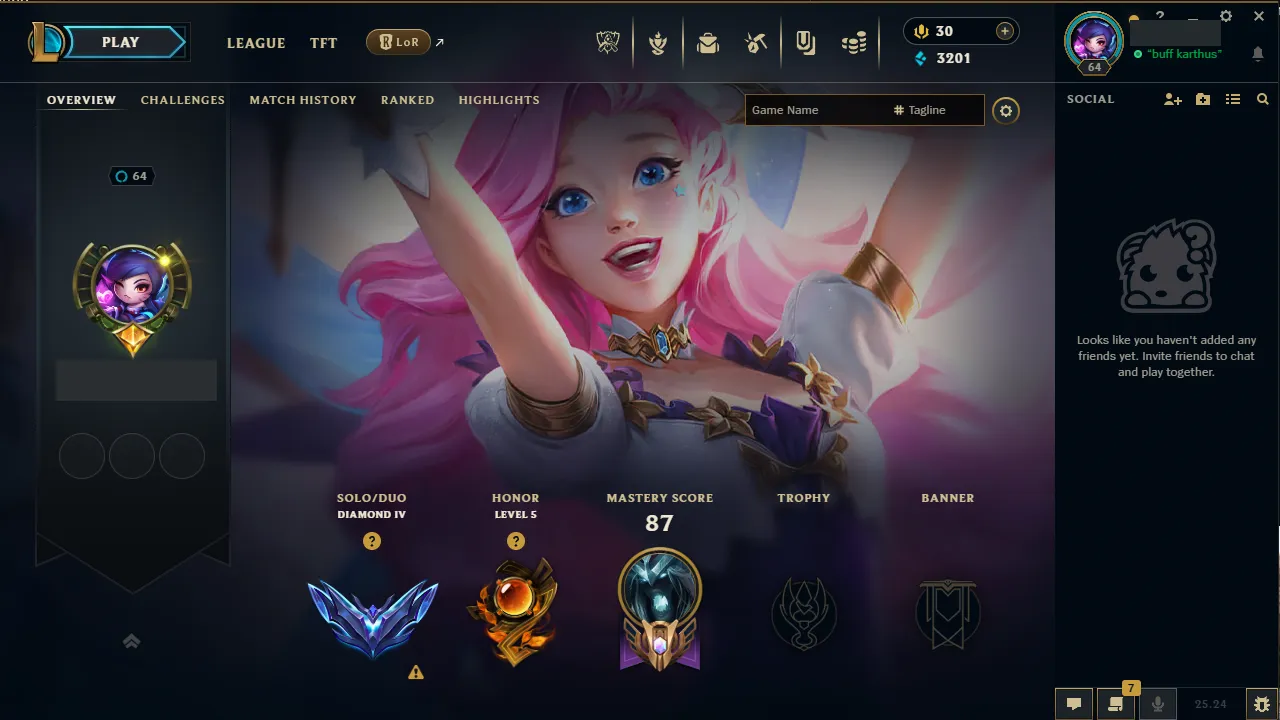Open the chat bubble icon

(x=1074, y=703)
